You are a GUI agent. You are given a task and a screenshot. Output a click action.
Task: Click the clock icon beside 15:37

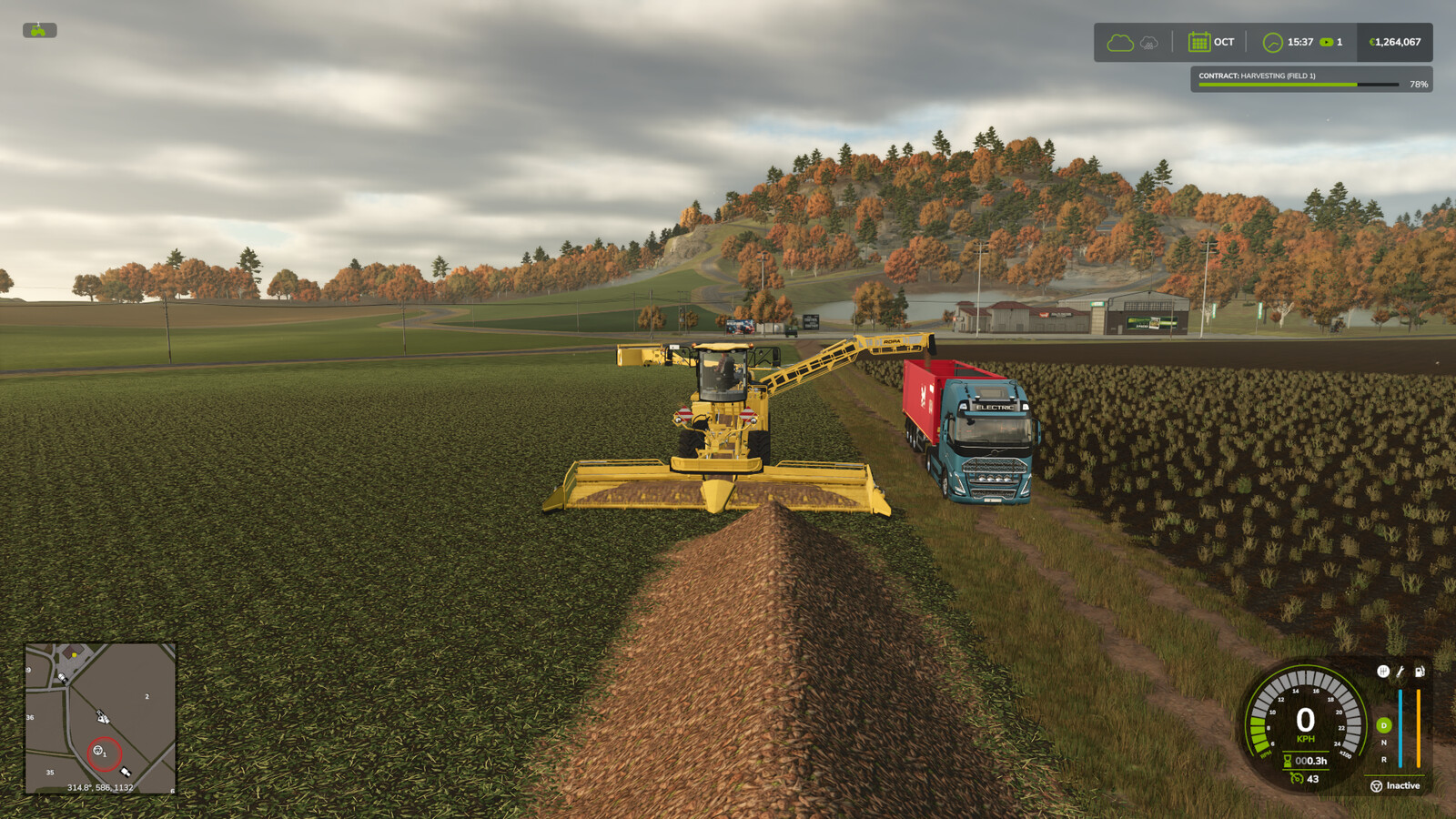[1273, 42]
